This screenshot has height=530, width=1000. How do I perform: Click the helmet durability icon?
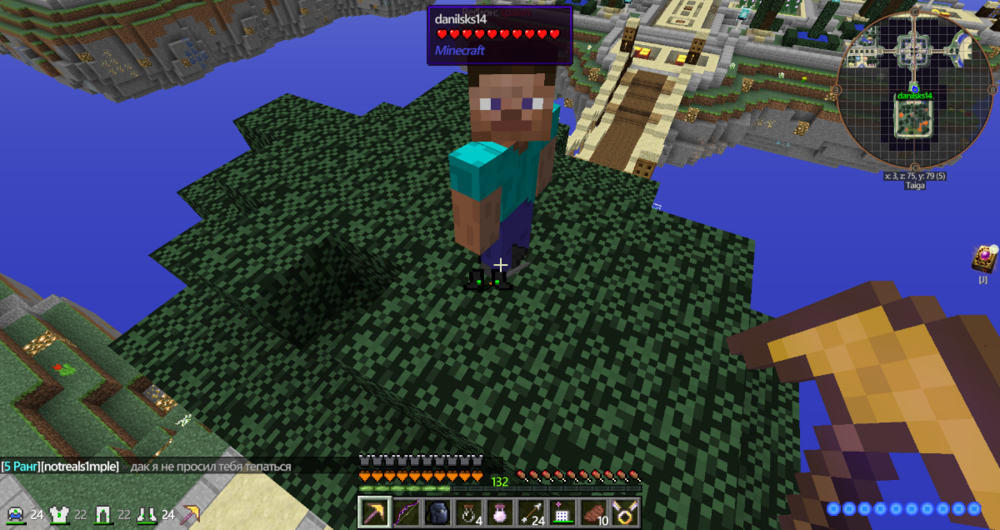click(x=16, y=515)
